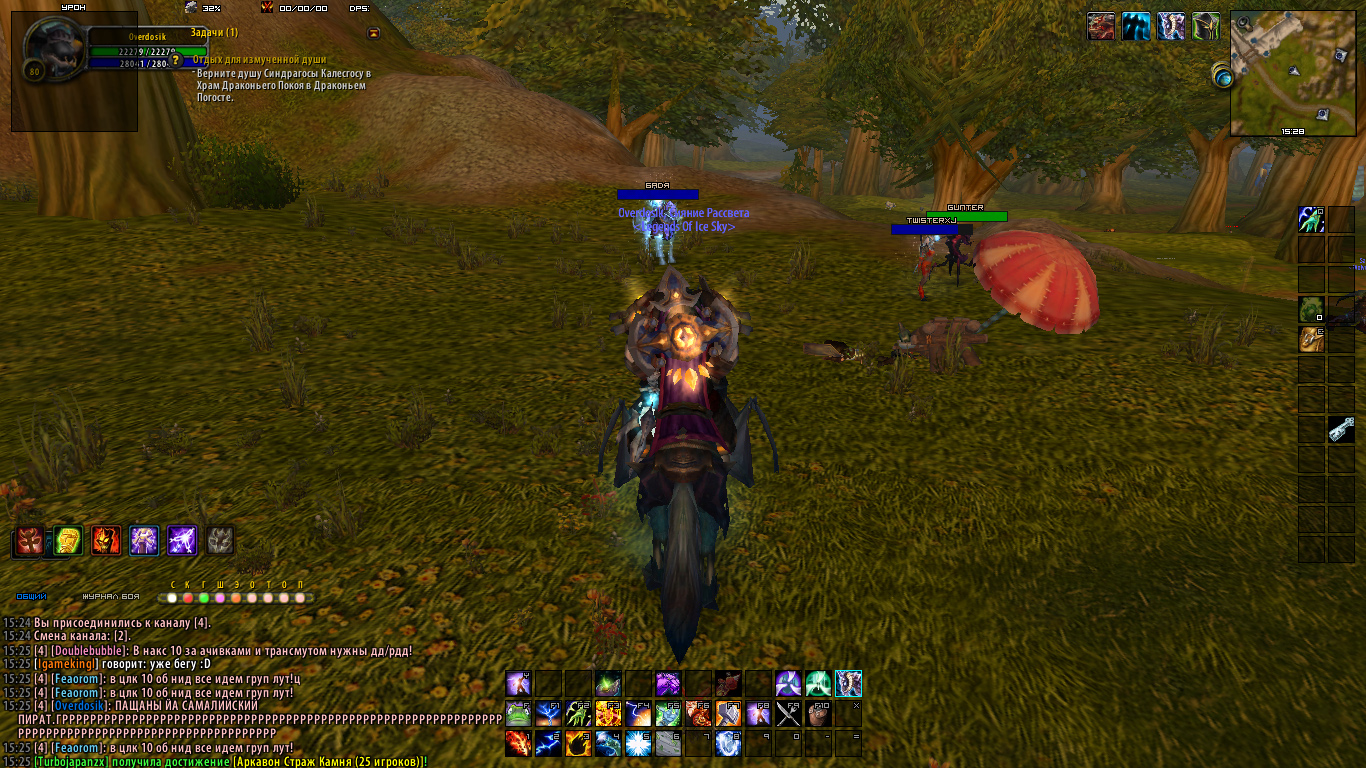
Task: Activate the white starburst ability on key 5
Action: [x=638, y=743]
